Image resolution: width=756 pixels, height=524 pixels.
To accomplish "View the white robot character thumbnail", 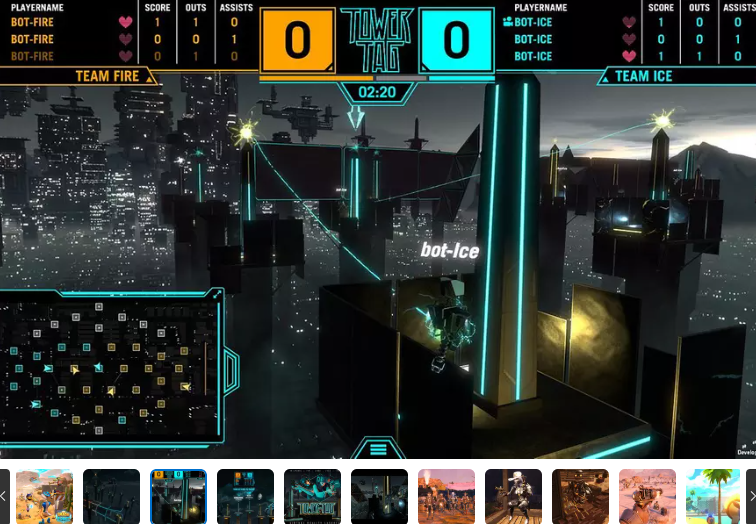I will 513,496.
